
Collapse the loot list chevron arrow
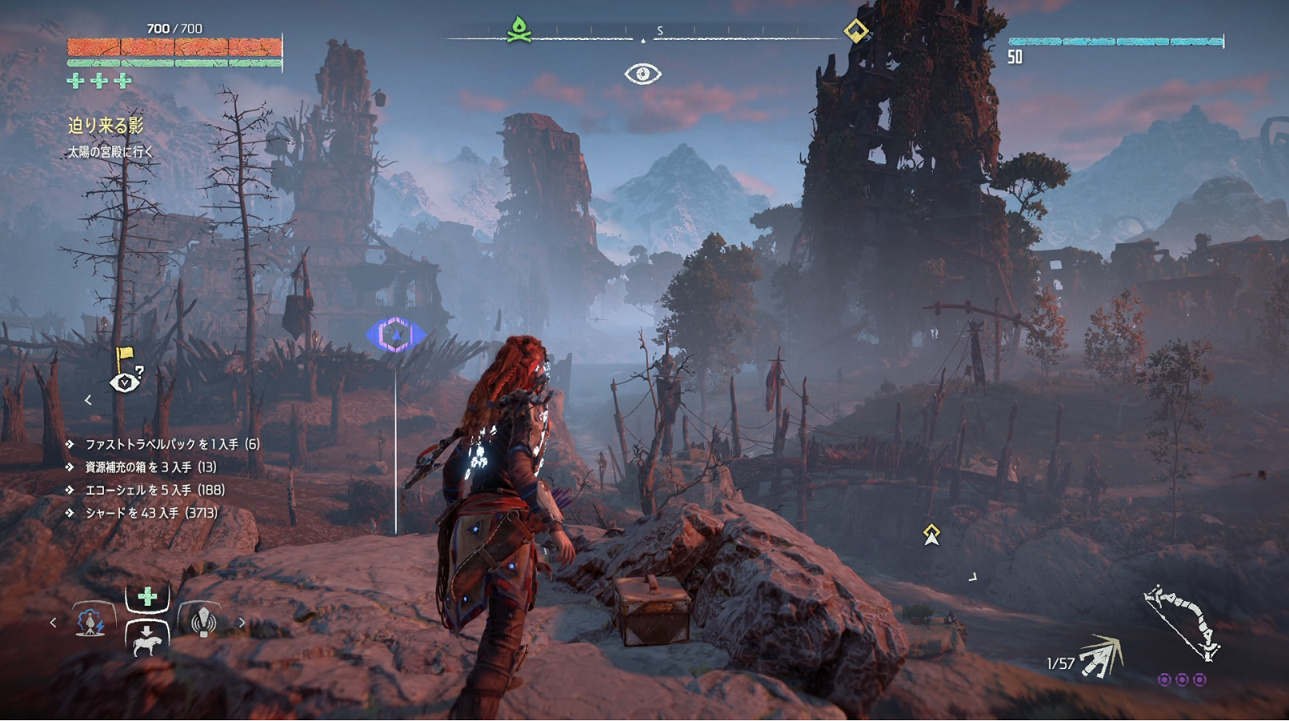[x=88, y=400]
